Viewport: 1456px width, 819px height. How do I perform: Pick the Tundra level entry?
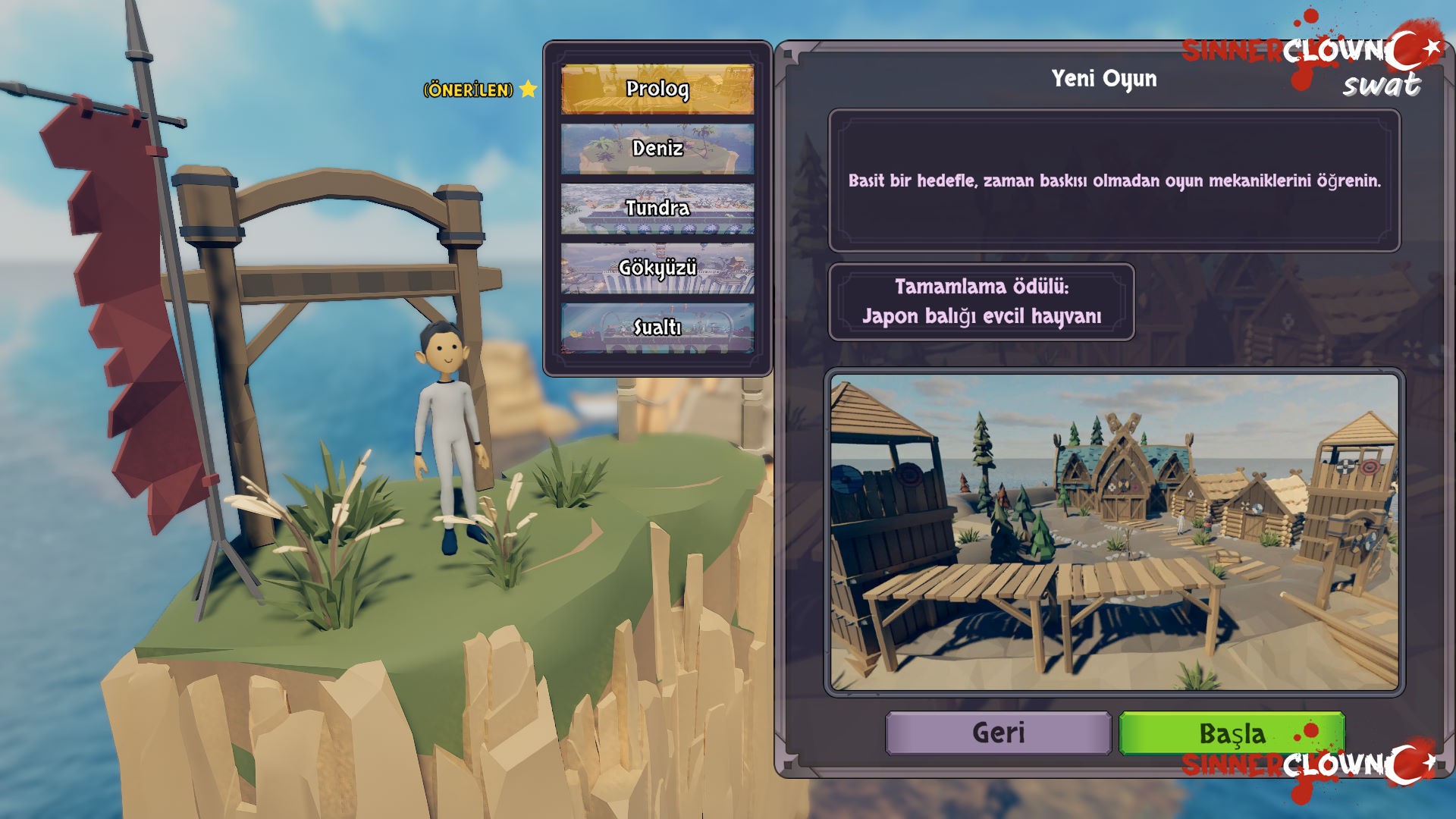[657, 209]
